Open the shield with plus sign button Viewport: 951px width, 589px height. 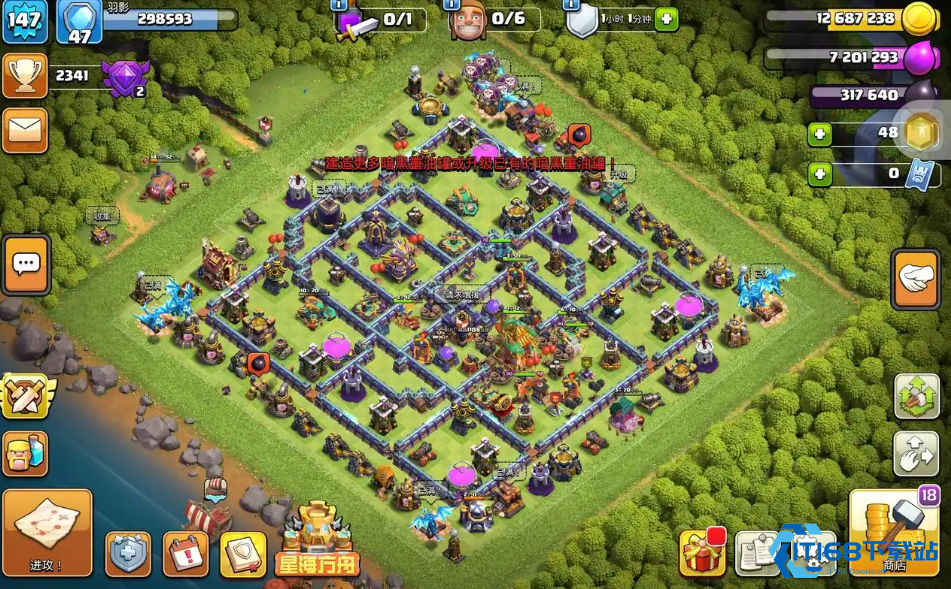(x=129, y=553)
